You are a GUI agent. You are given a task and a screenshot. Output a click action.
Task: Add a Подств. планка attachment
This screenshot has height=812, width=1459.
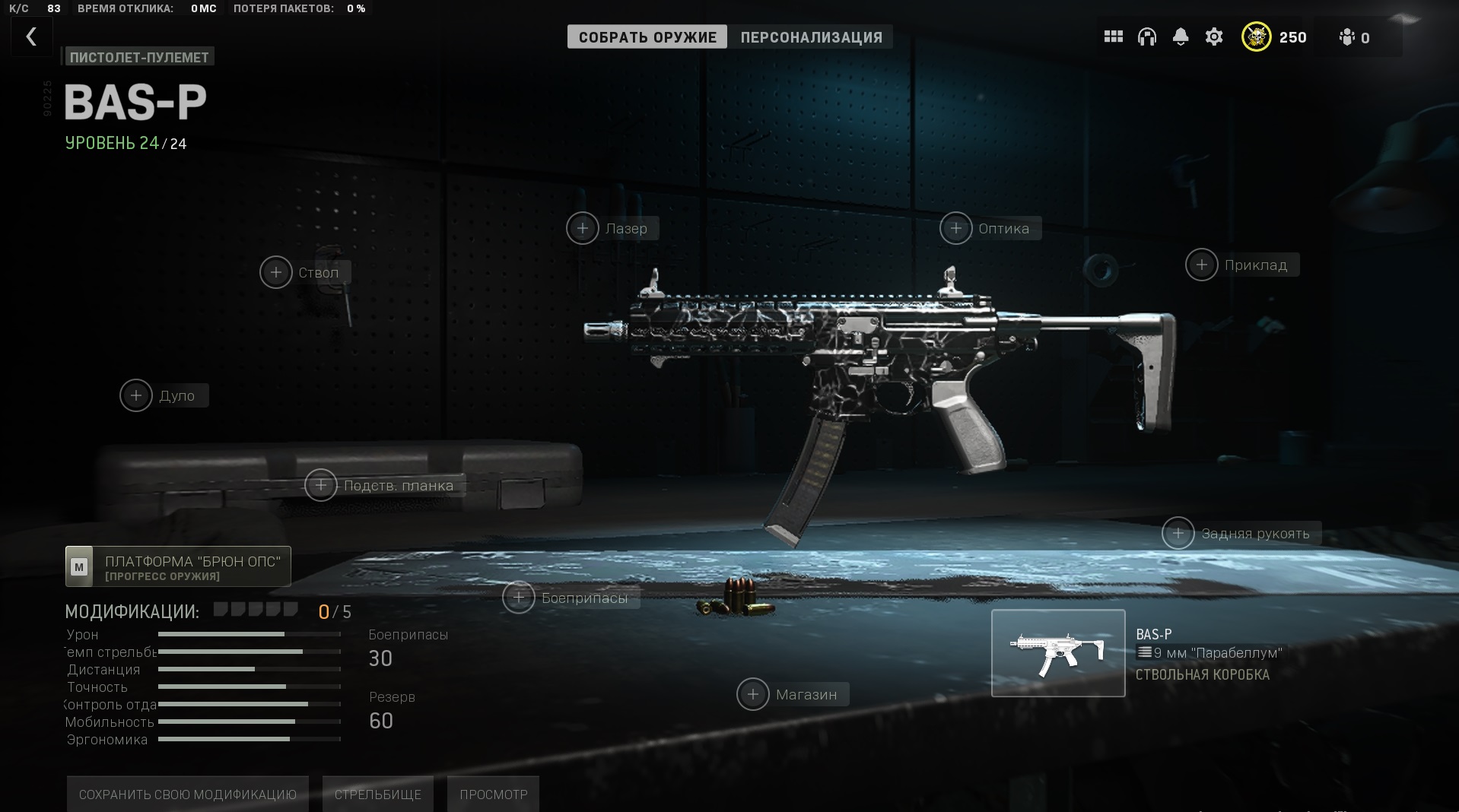click(x=321, y=485)
